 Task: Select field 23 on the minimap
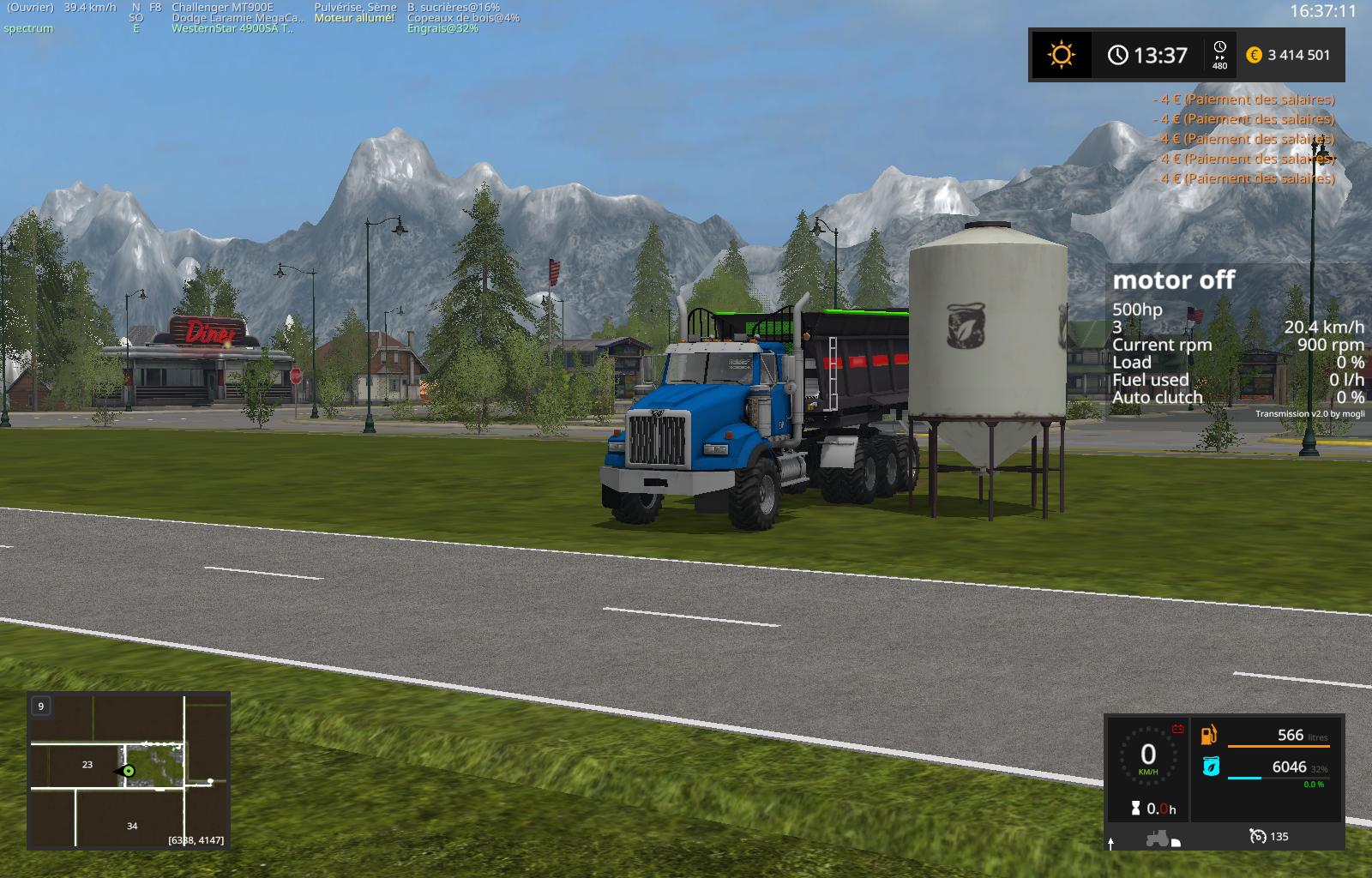pos(87,764)
